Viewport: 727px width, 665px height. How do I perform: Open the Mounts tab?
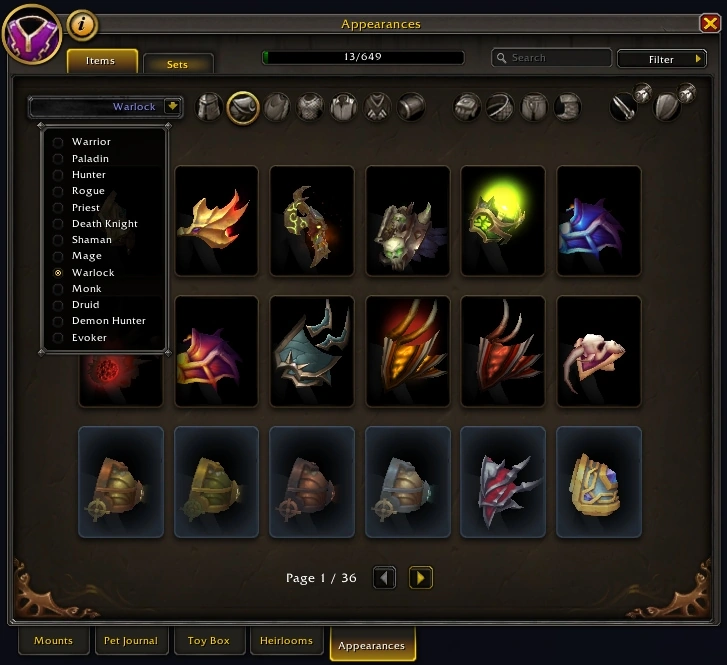point(53,641)
